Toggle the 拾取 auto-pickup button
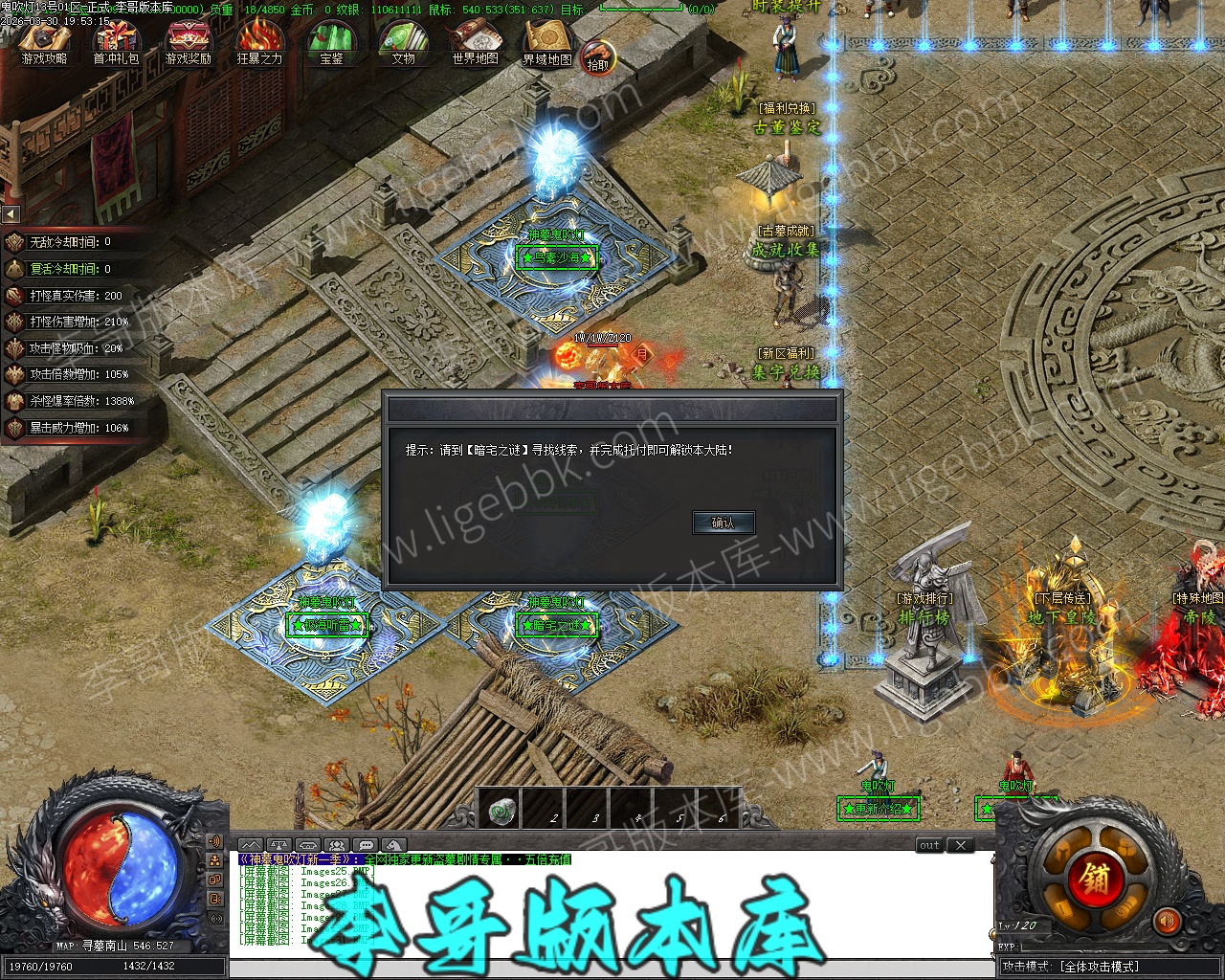The height and width of the screenshot is (980, 1225). [x=598, y=59]
